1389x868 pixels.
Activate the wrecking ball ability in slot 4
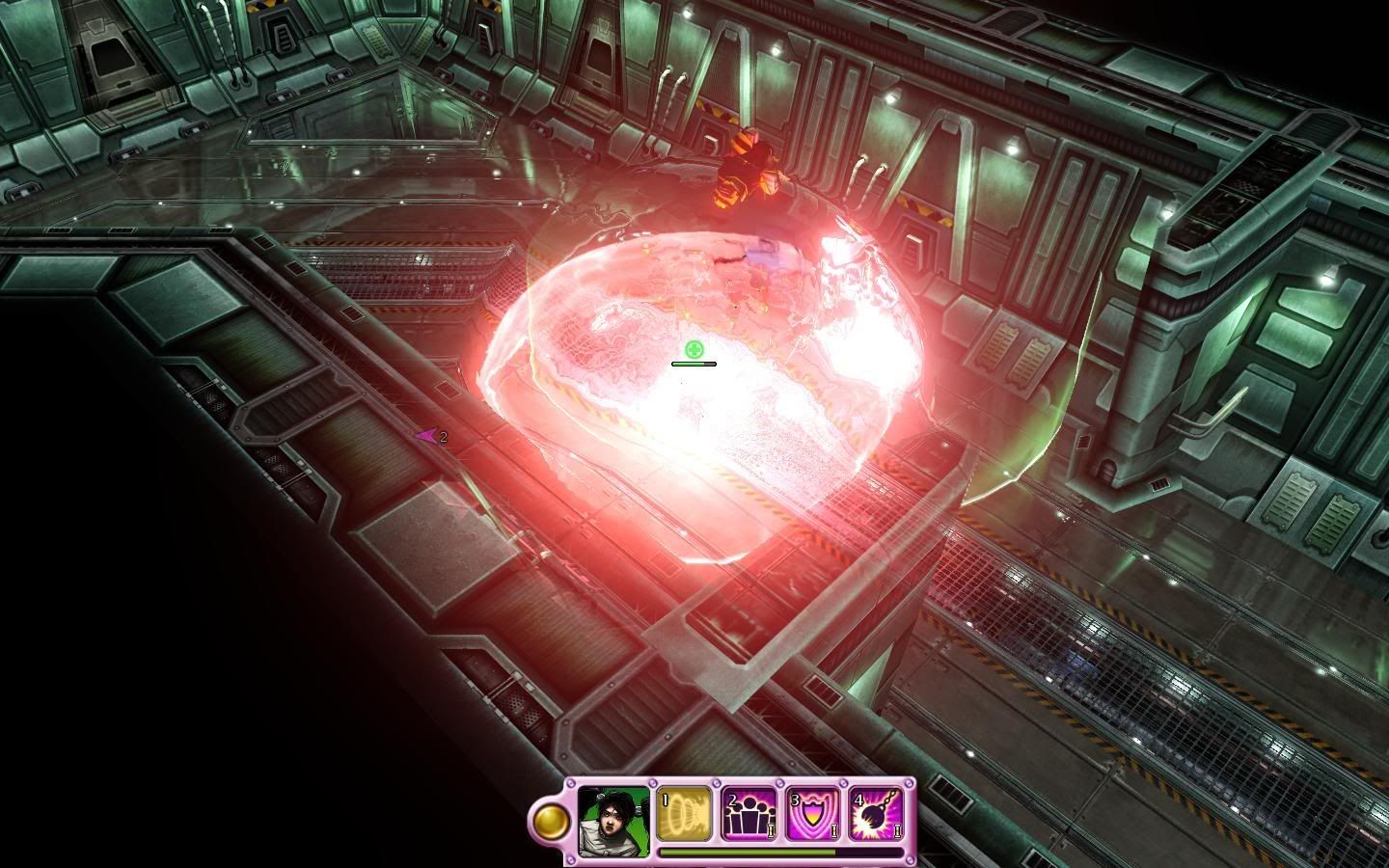point(876,814)
